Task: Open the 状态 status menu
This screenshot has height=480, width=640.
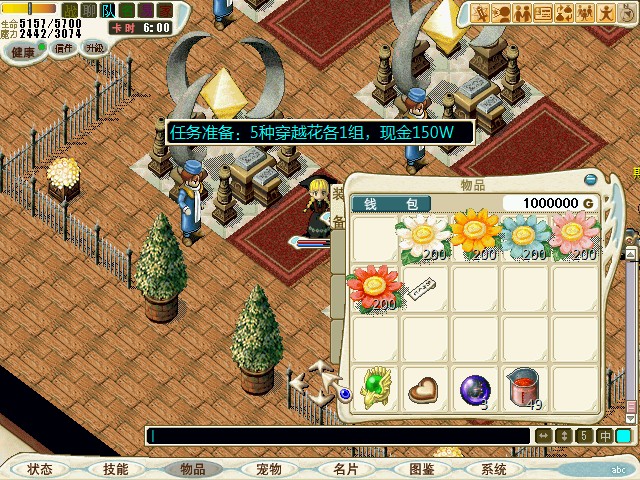Action: pyautogui.click(x=40, y=469)
